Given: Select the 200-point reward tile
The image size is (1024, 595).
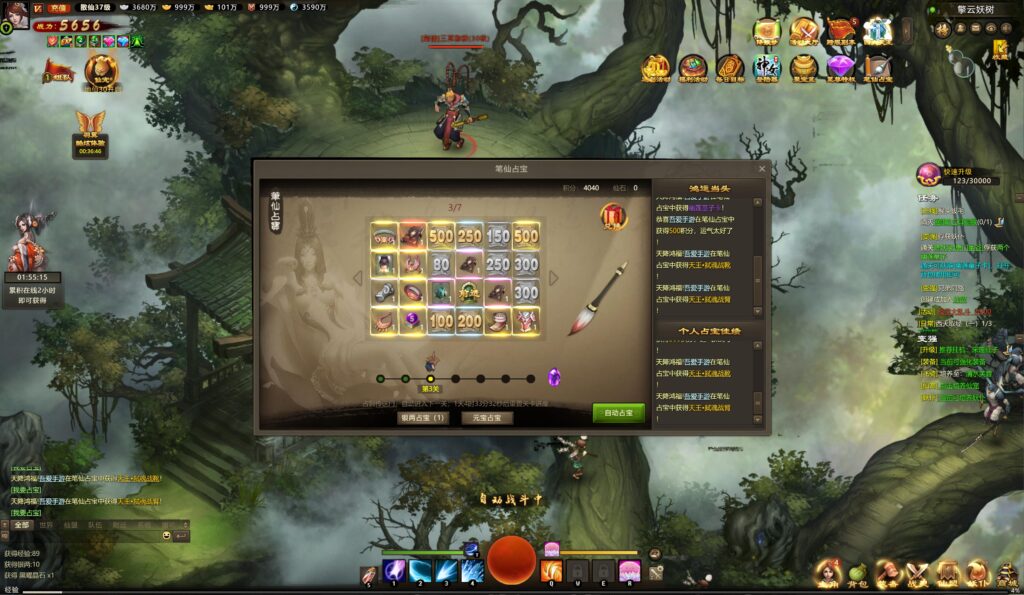Looking at the screenshot, I should [470, 322].
